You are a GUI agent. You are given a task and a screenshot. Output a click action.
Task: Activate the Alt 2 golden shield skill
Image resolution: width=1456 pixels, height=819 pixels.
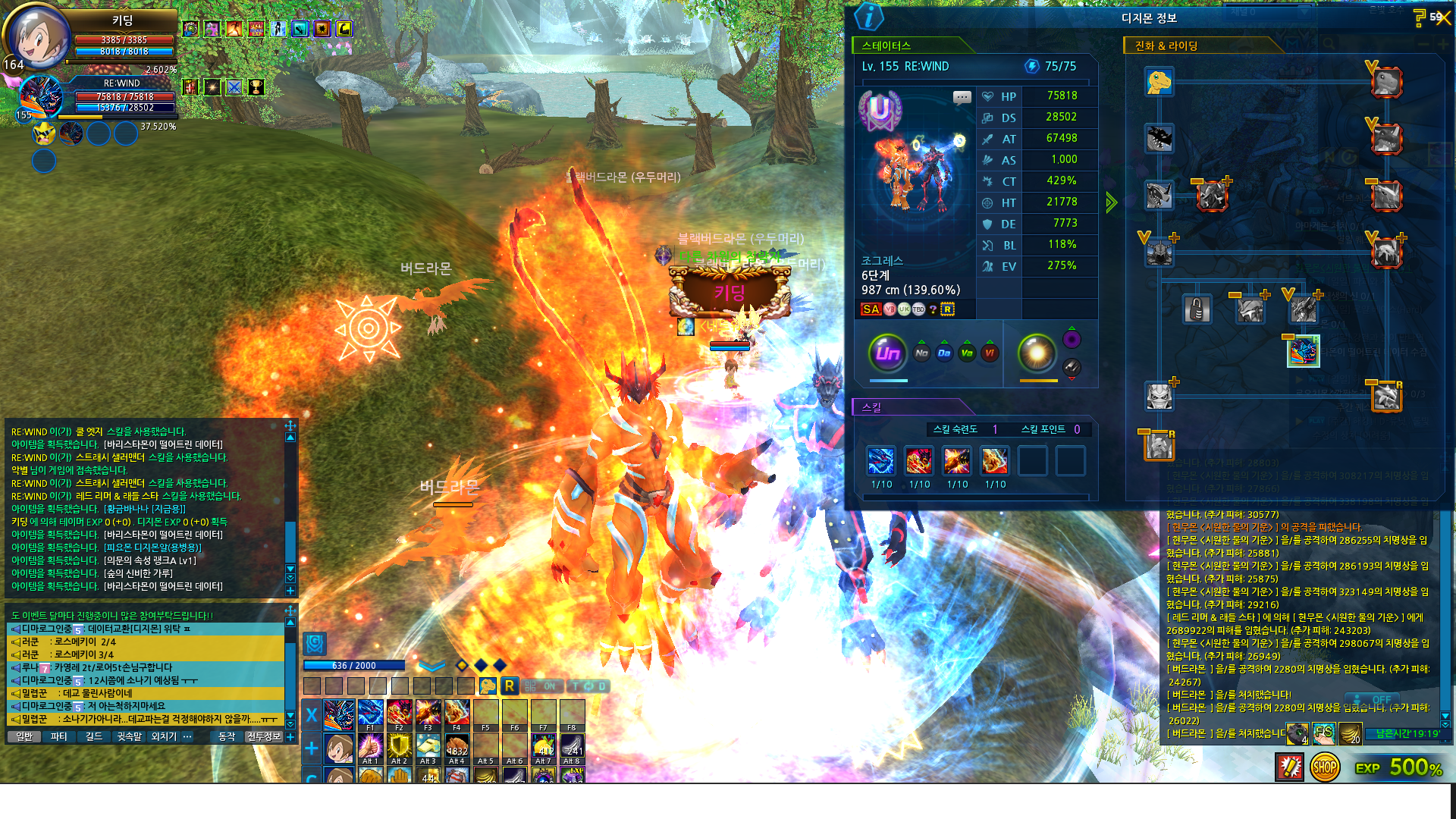pos(399,747)
